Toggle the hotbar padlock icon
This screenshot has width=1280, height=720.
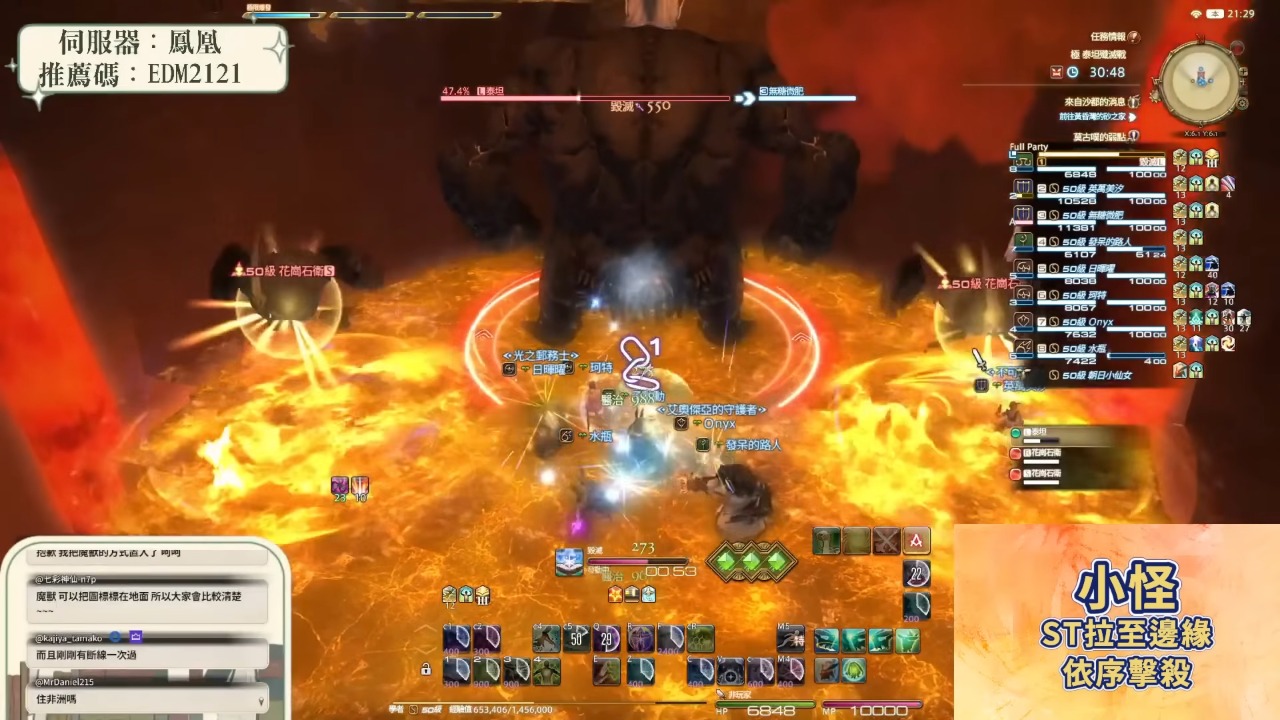tap(427, 669)
